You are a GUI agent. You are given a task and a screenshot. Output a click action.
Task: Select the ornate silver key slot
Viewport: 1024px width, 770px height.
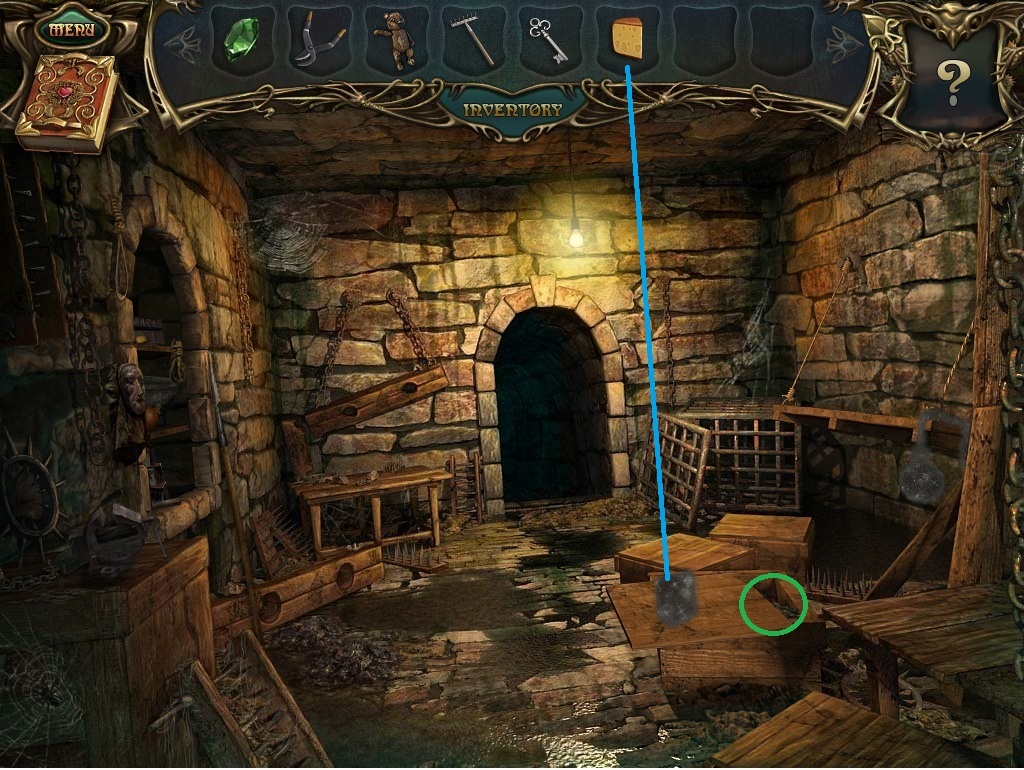point(548,41)
